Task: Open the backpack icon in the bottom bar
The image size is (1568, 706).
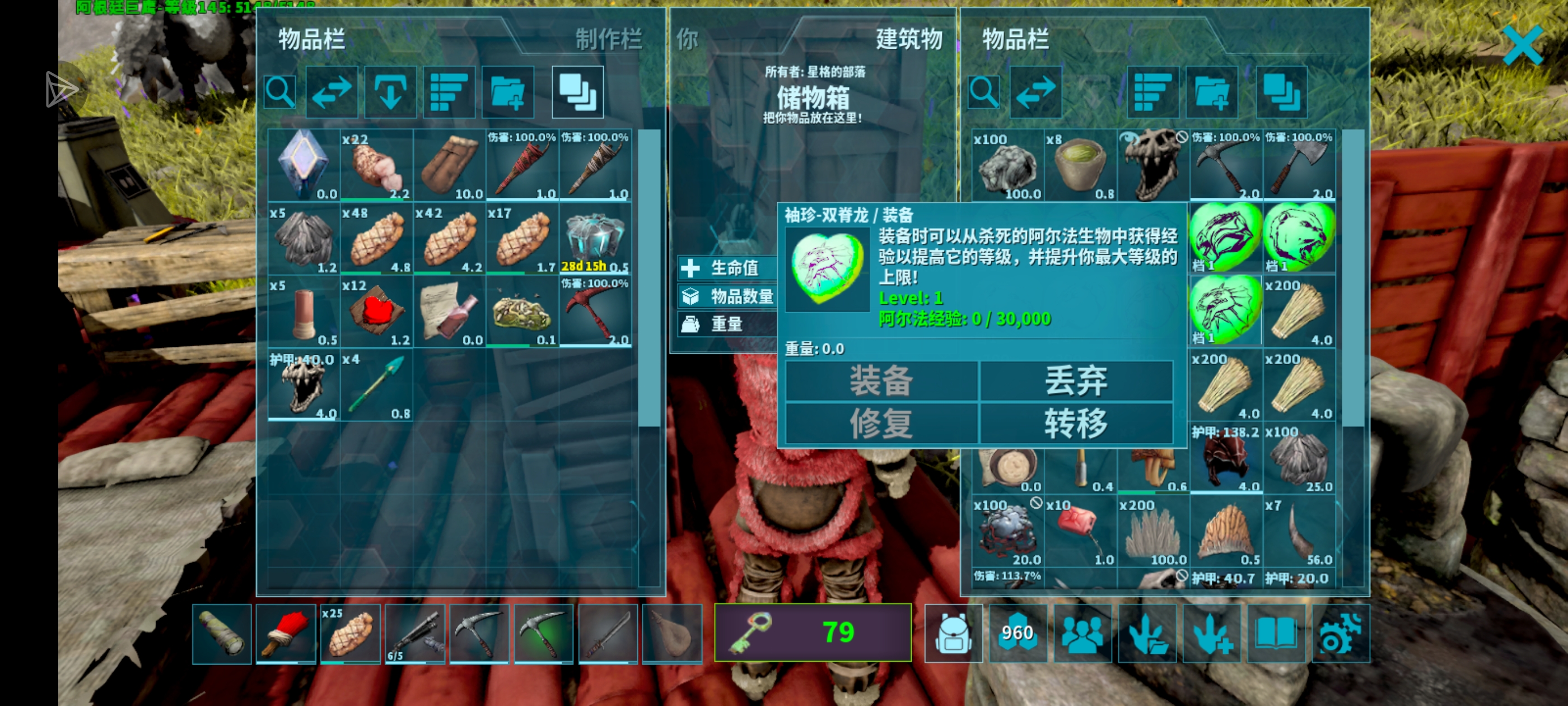Action: point(954,634)
